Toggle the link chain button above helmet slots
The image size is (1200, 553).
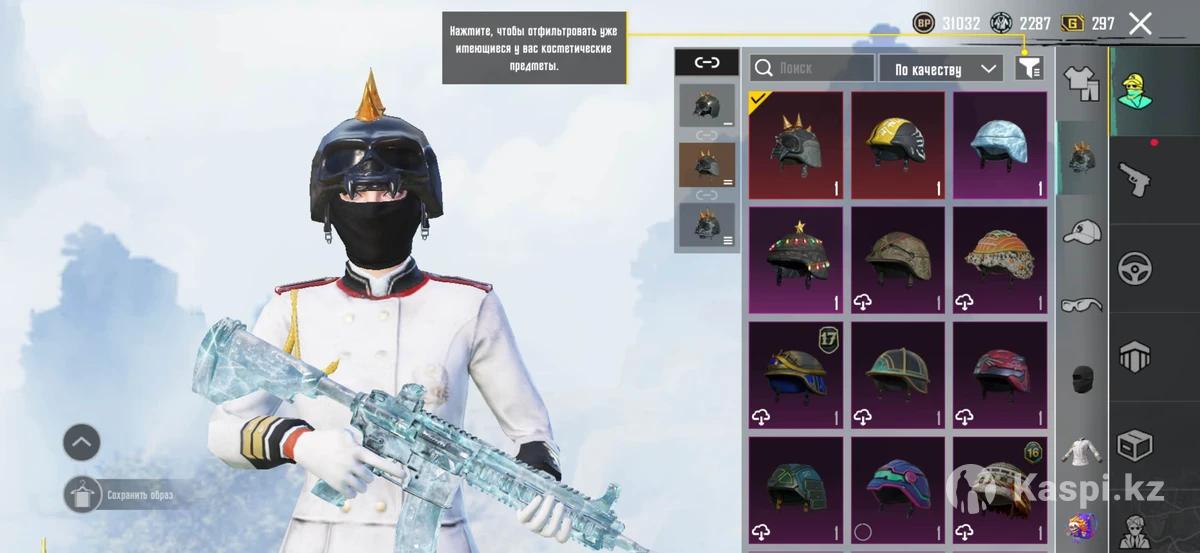(x=707, y=63)
